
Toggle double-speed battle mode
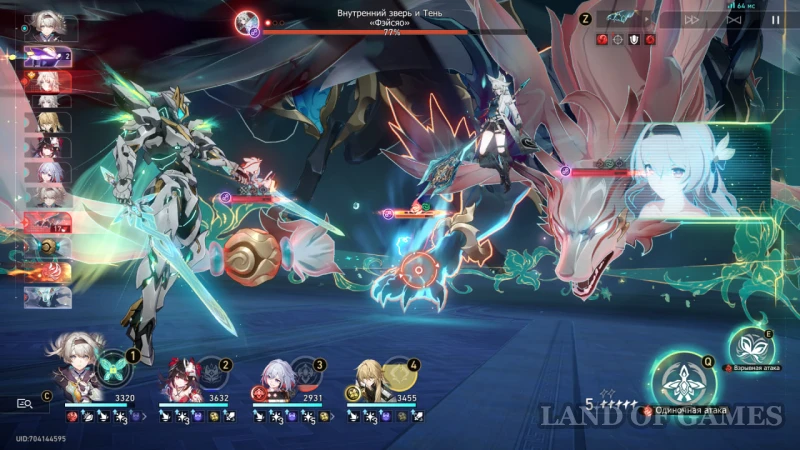(x=692, y=19)
